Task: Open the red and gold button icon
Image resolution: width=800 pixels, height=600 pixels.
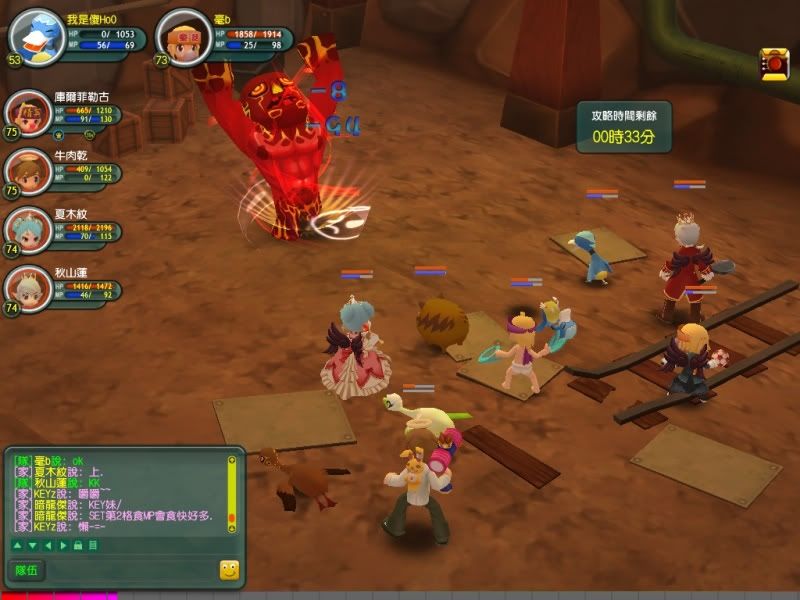Action: tap(773, 62)
